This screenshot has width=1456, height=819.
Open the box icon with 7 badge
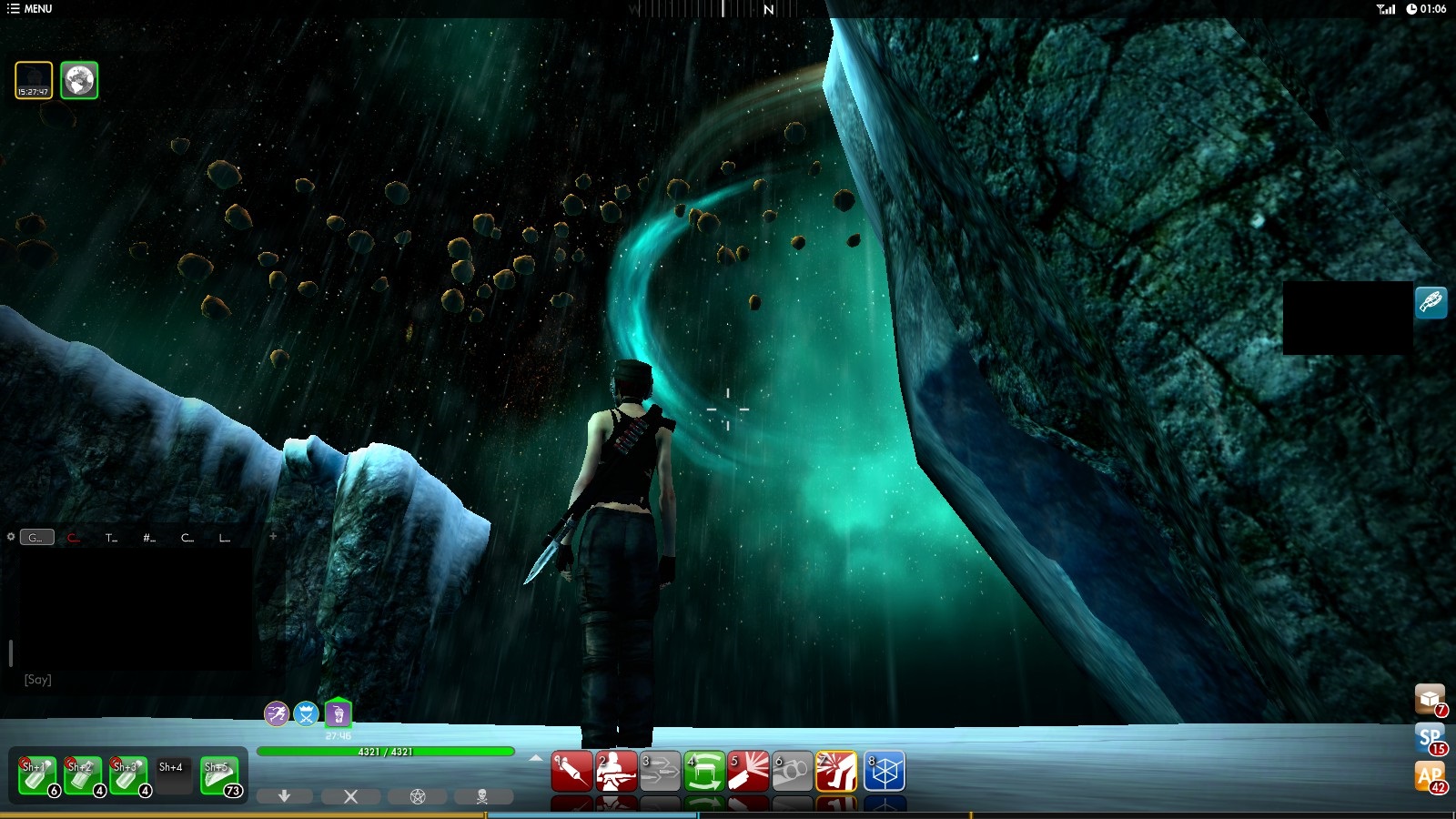pos(1430,699)
